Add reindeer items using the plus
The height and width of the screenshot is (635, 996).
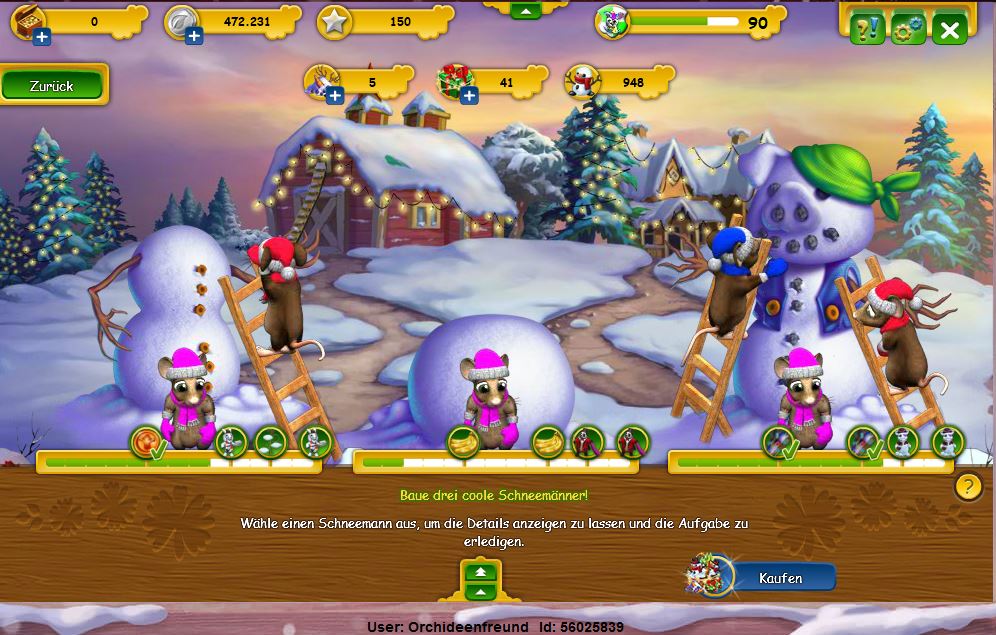[x=334, y=96]
